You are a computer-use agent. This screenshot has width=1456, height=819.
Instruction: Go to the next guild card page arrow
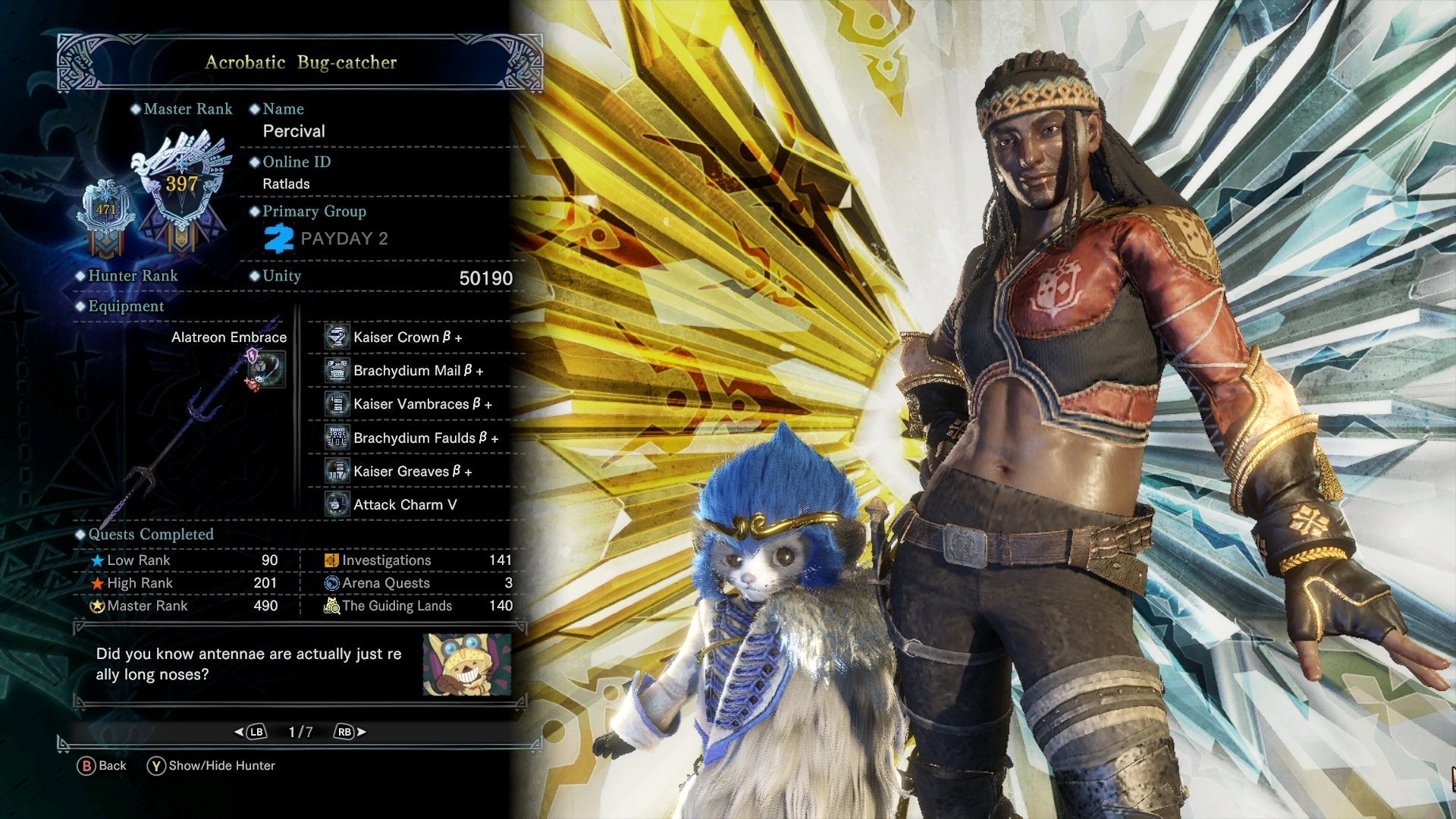tap(350, 732)
